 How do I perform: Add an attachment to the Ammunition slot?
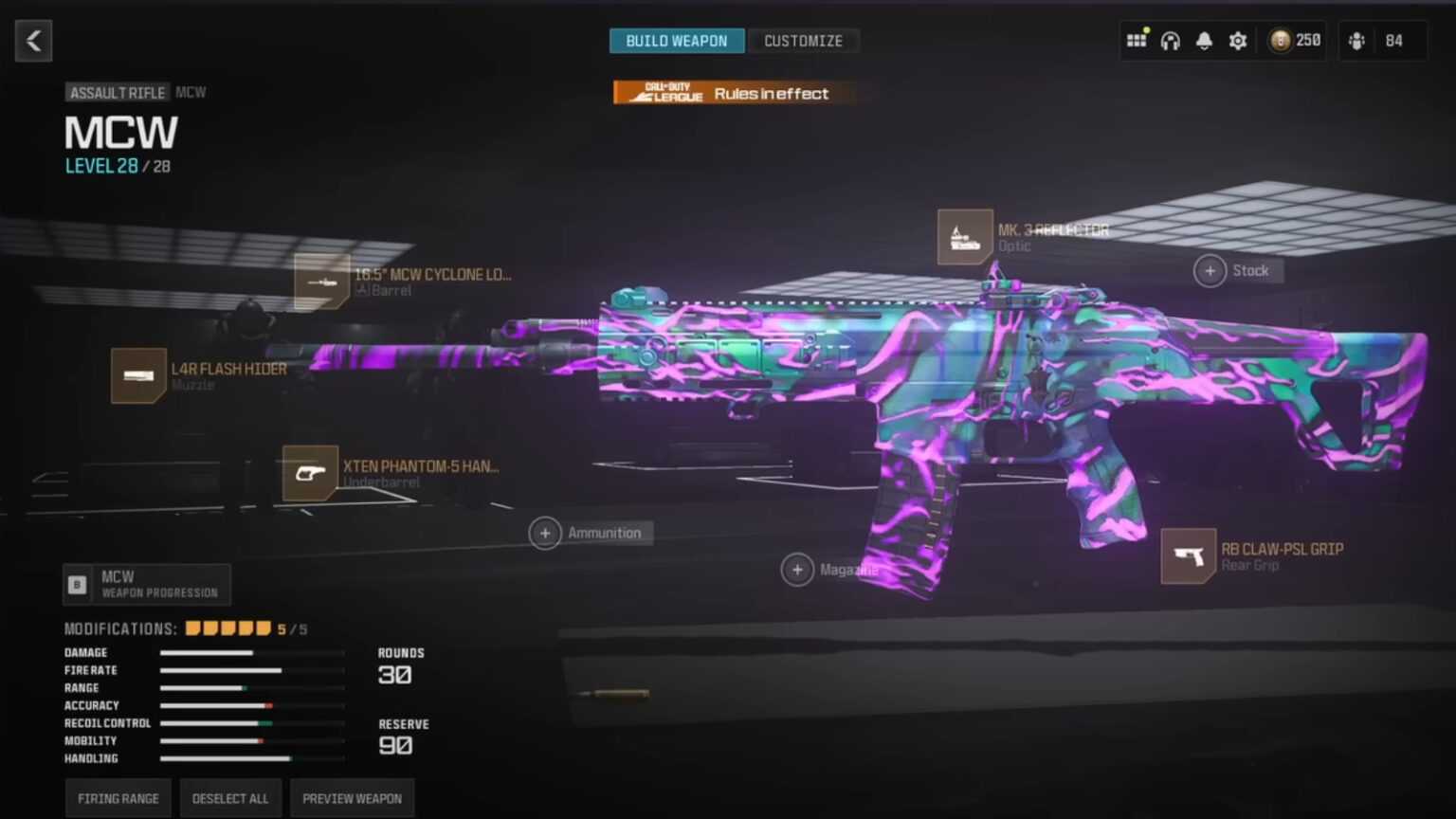point(545,533)
